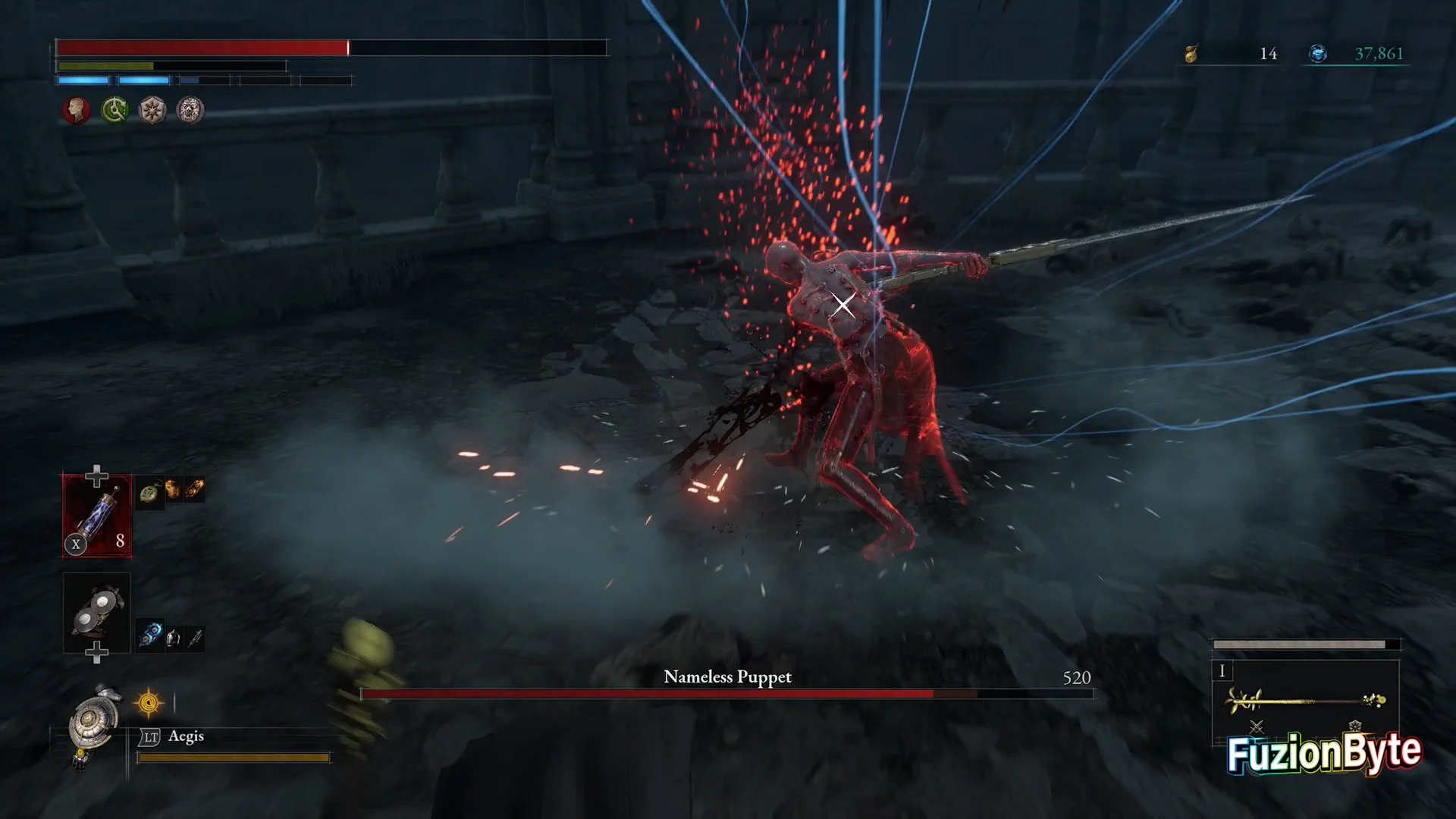Select the glowing blue cell in lower belt

pos(150,635)
